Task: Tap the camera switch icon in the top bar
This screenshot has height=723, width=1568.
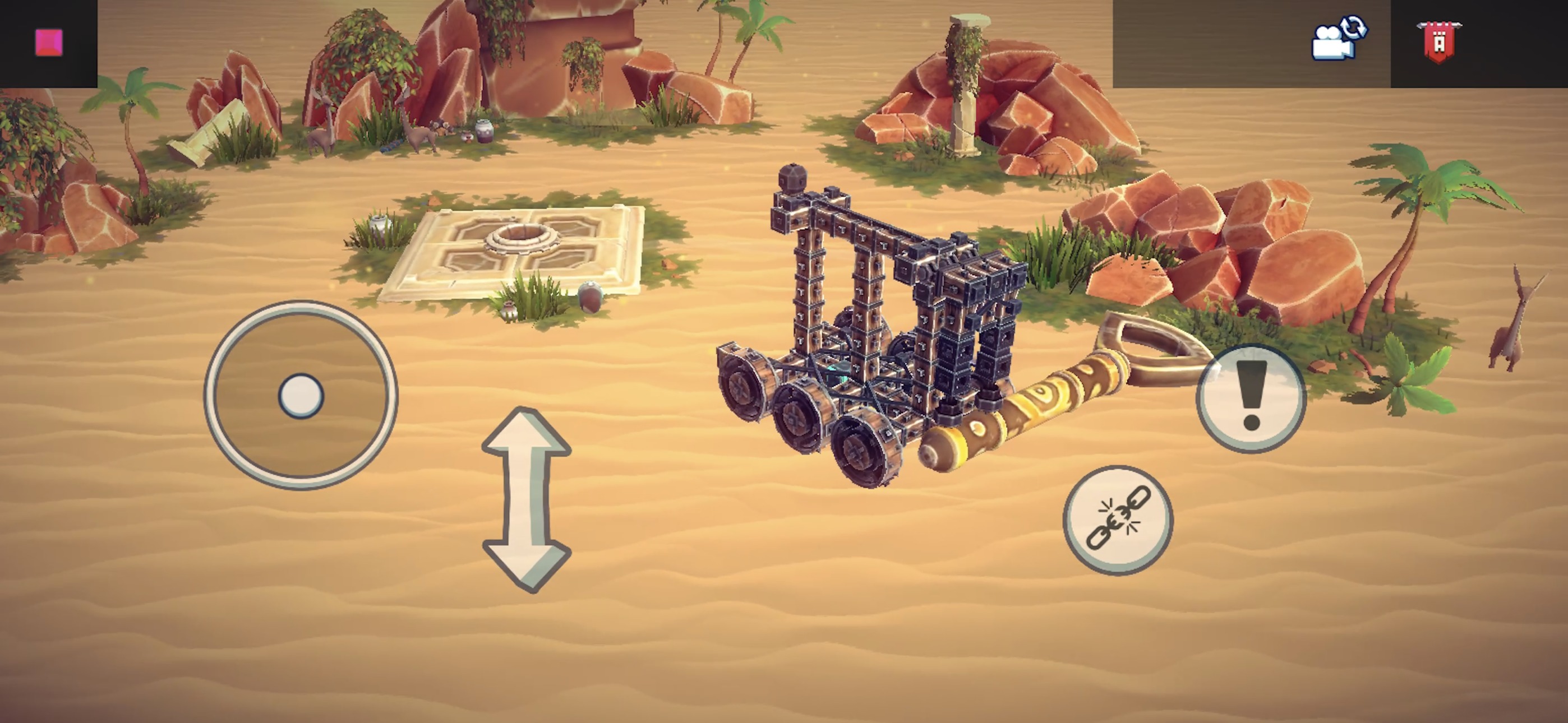Action: click(1337, 38)
